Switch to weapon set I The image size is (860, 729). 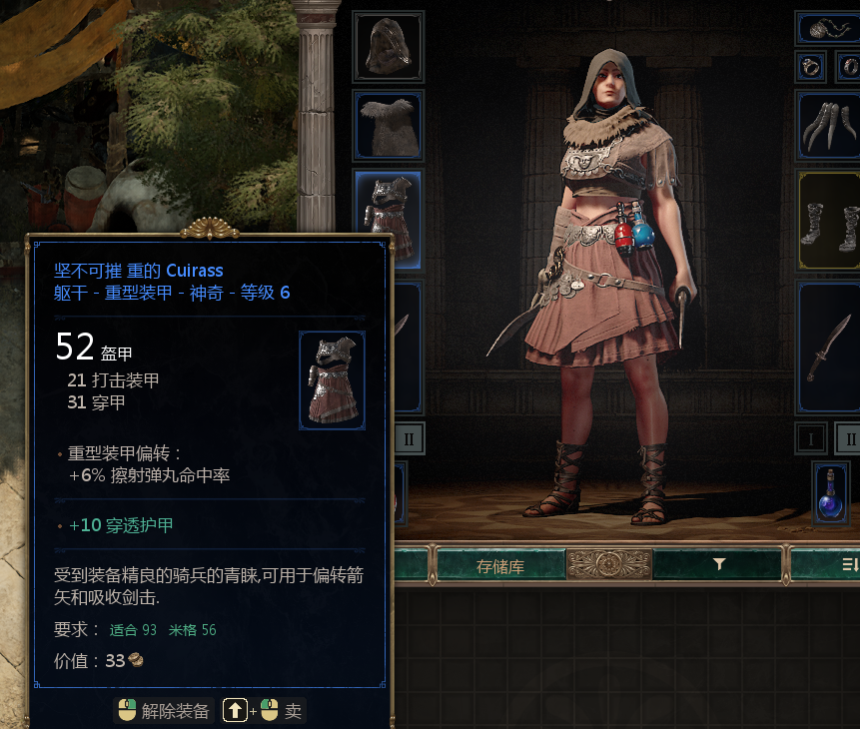click(811, 438)
